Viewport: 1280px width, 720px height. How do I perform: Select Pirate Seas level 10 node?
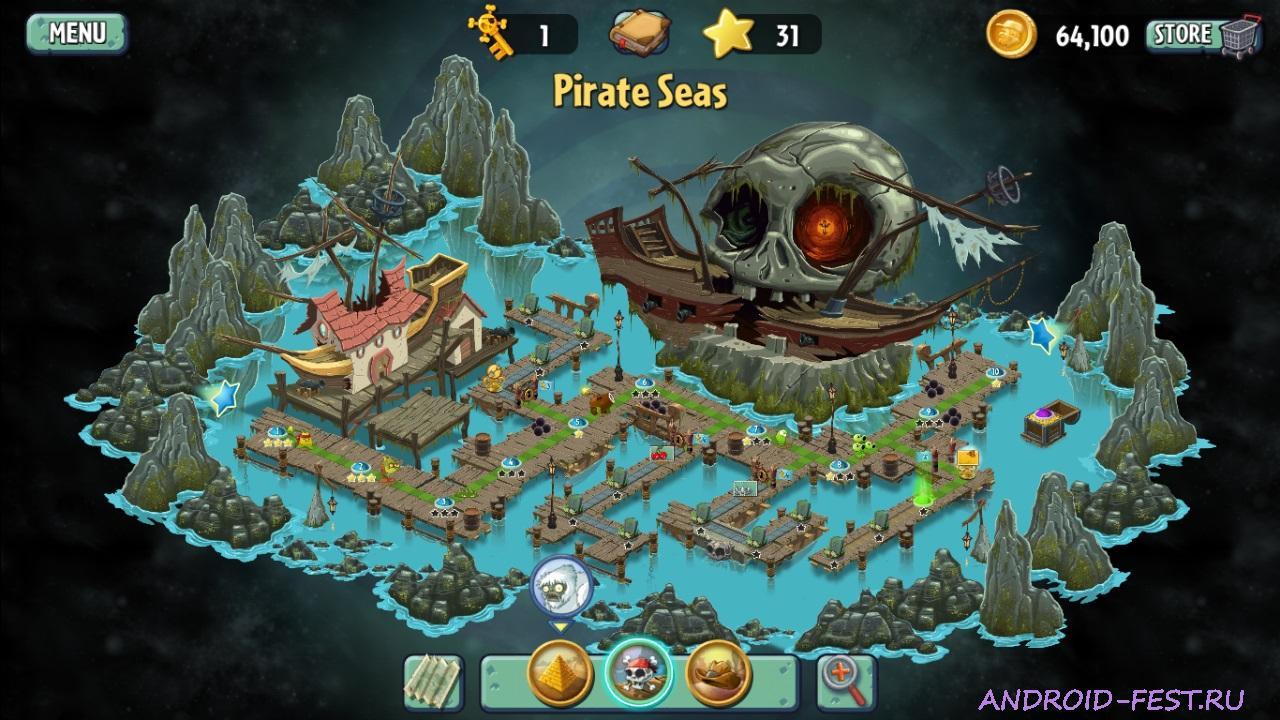(995, 371)
